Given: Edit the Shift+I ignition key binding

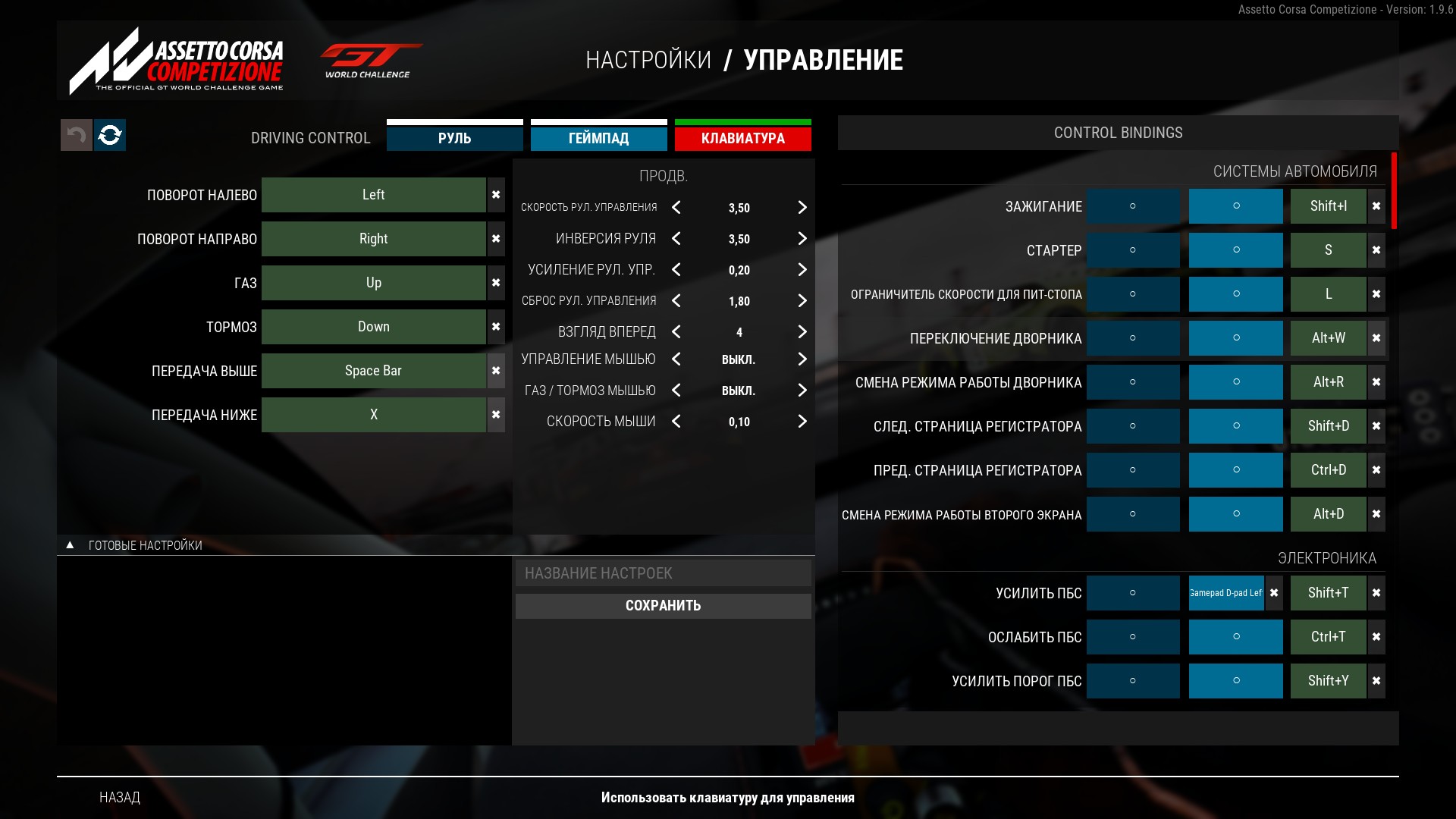Looking at the screenshot, I should 1328,206.
